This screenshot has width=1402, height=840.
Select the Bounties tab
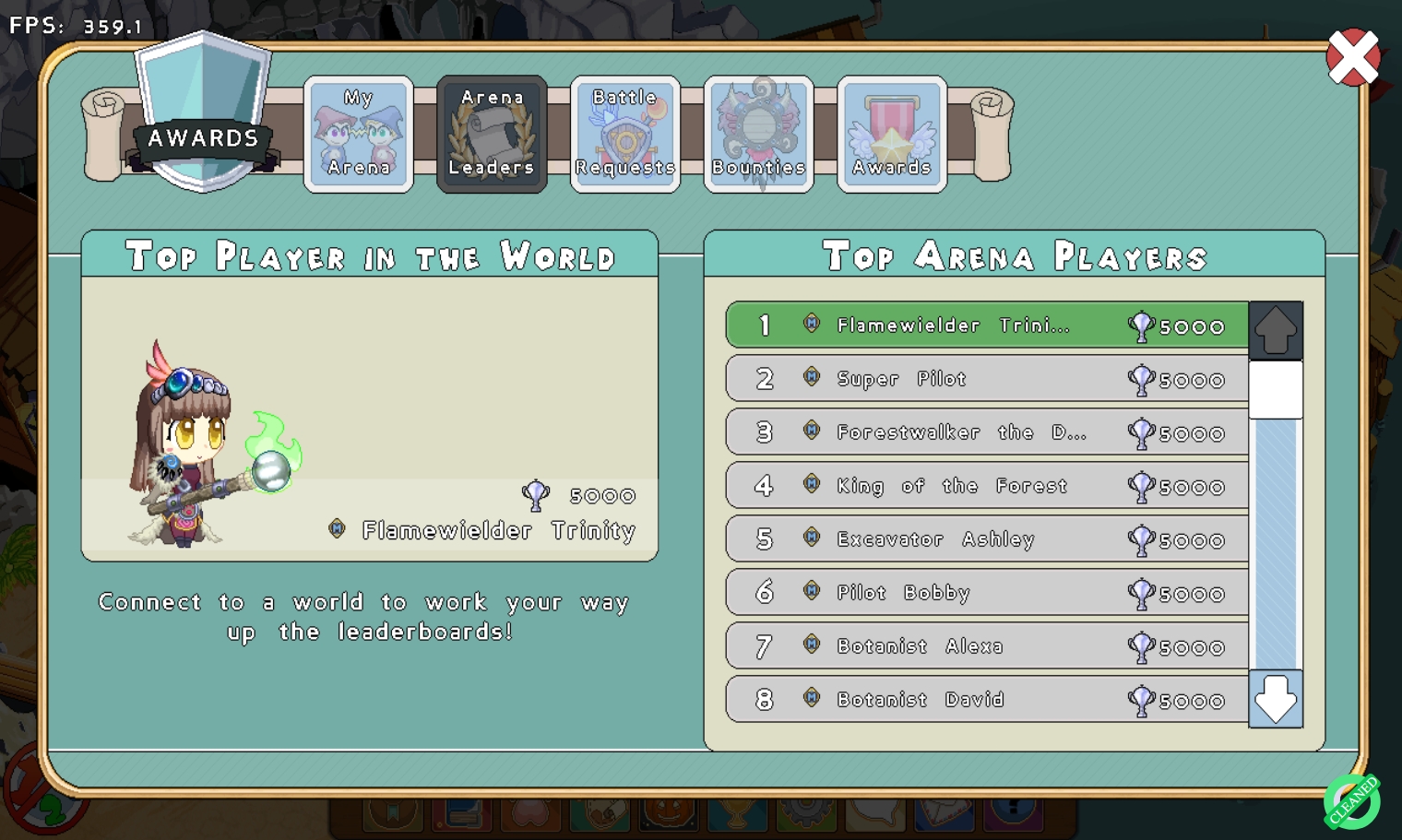tap(758, 134)
